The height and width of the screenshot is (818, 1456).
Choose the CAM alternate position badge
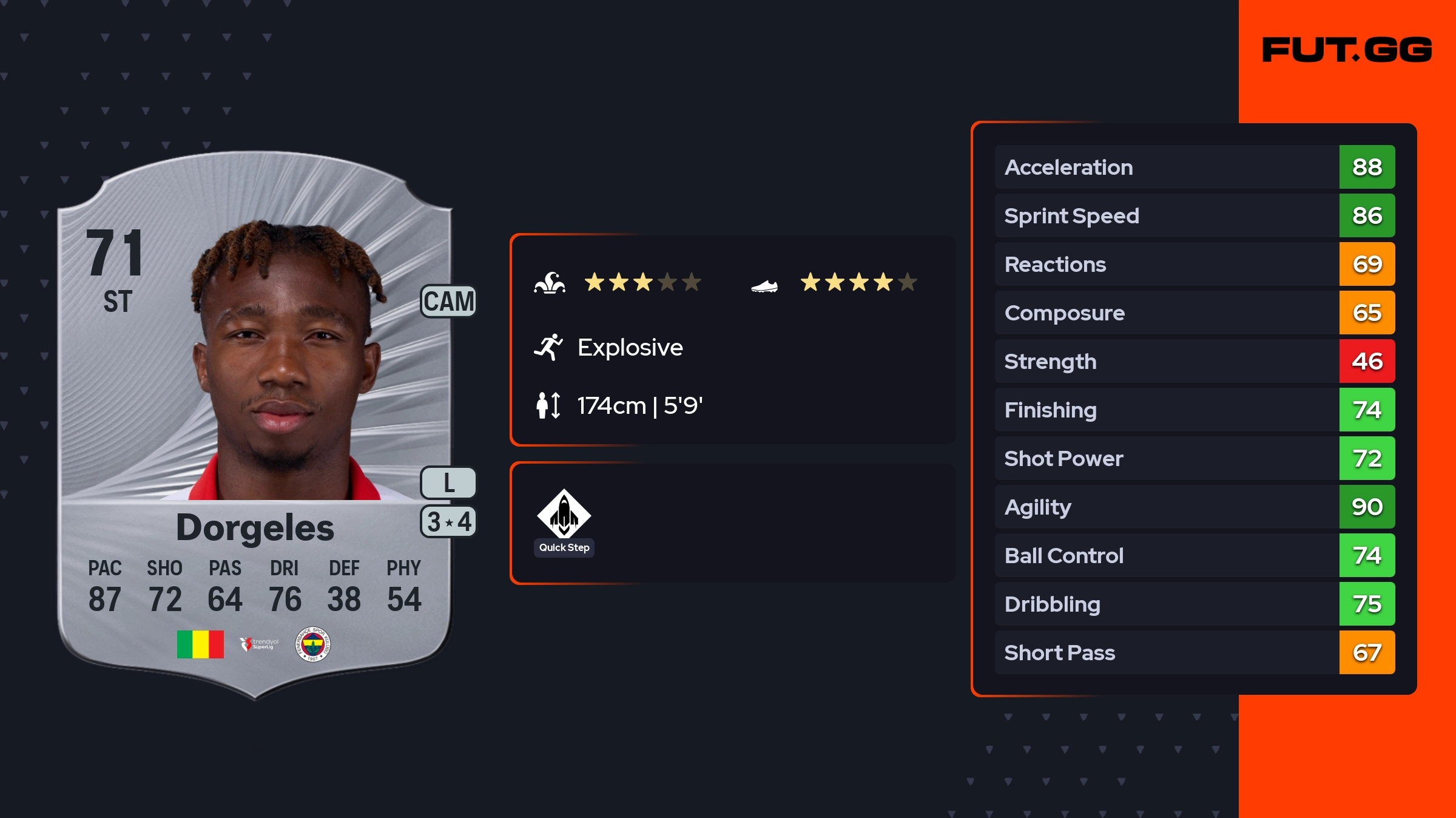pyautogui.click(x=448, y=301)
